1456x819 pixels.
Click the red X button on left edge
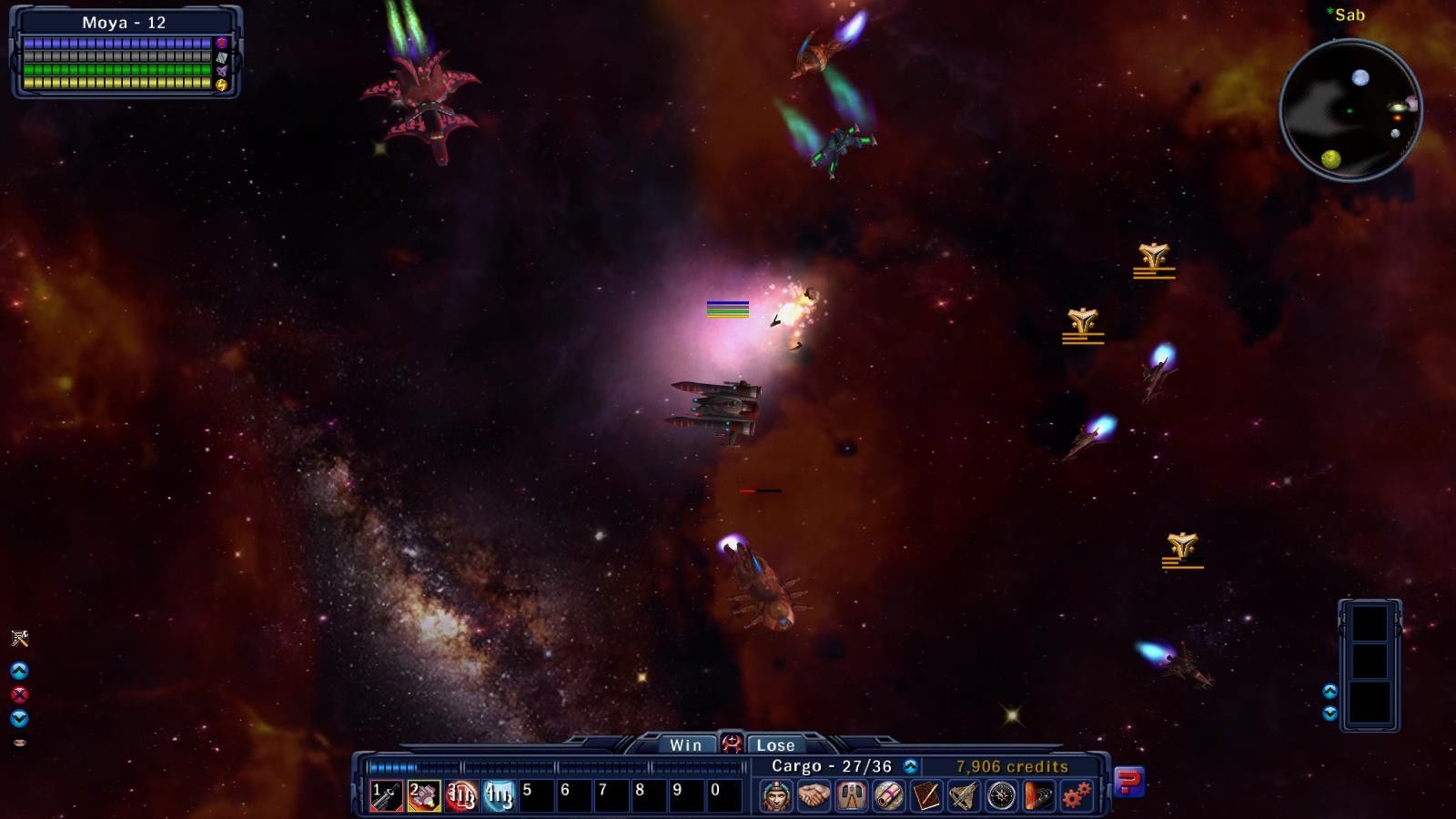point(19,694)
